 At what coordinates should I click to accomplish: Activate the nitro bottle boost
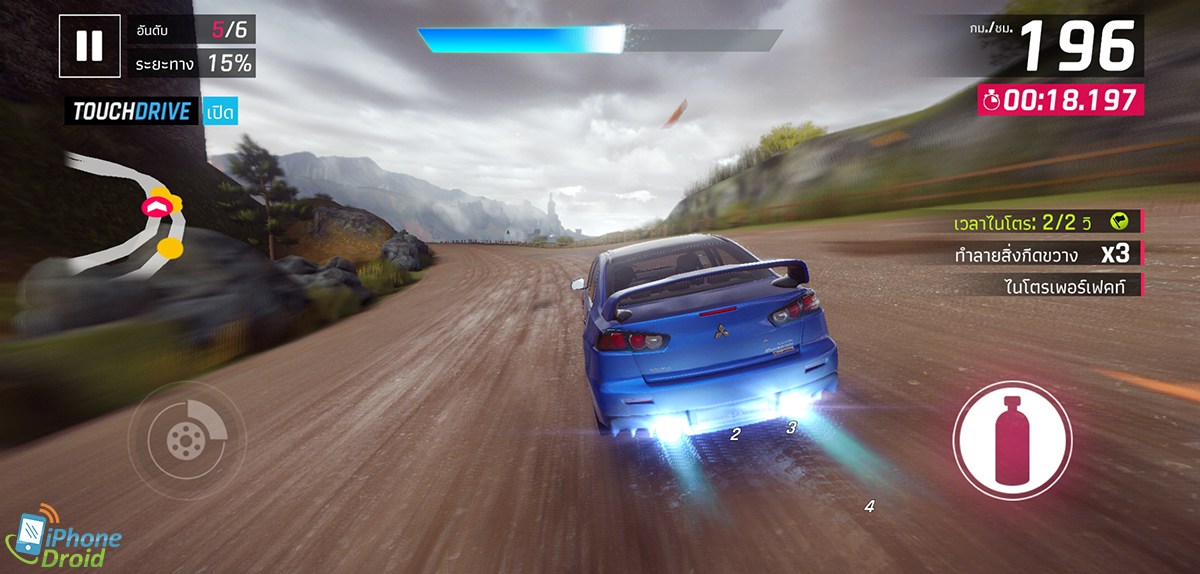[1012, 439]
